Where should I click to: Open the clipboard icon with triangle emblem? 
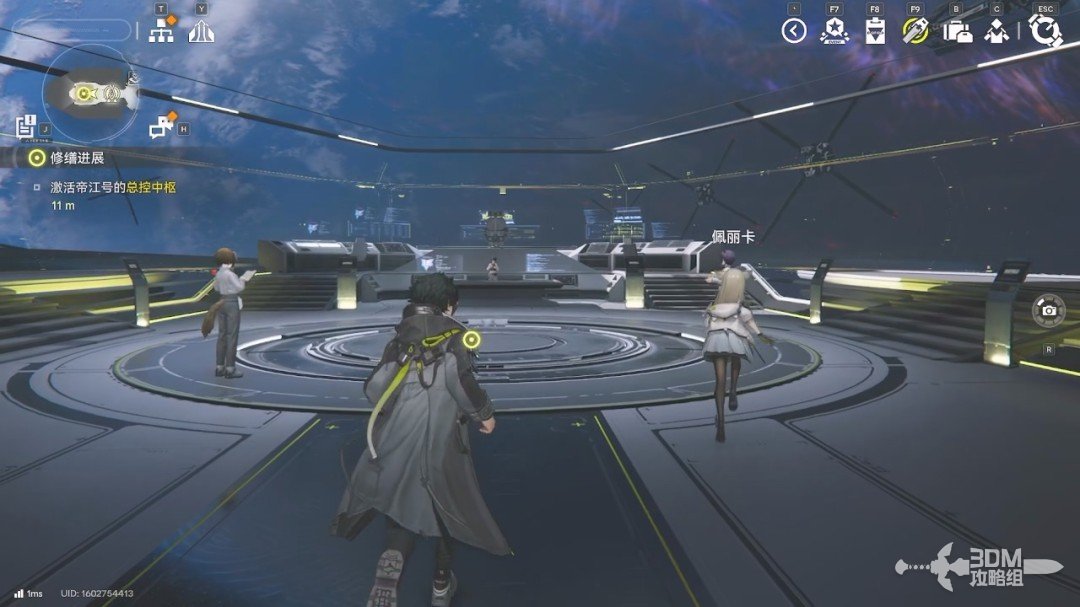tap(875, 31)
